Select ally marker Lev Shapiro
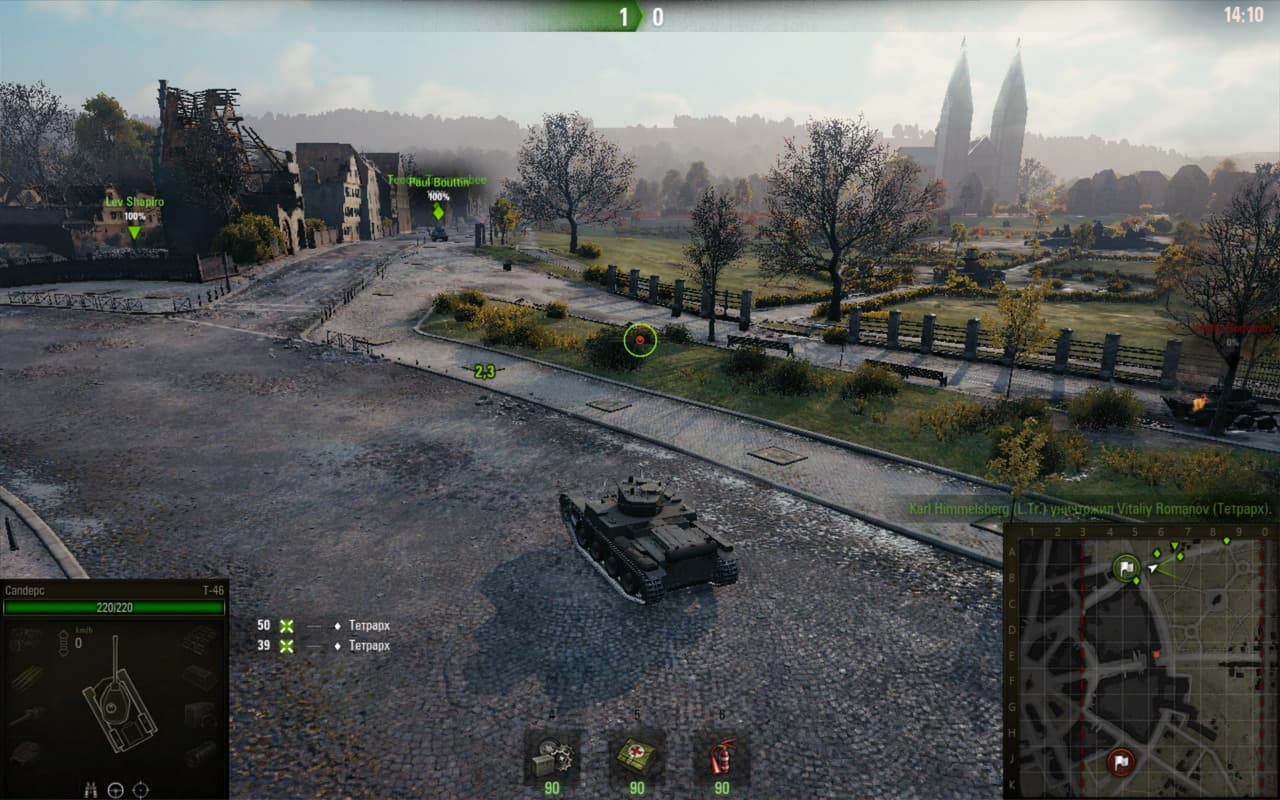This screenshot has width=1280, height=800. 134,217
